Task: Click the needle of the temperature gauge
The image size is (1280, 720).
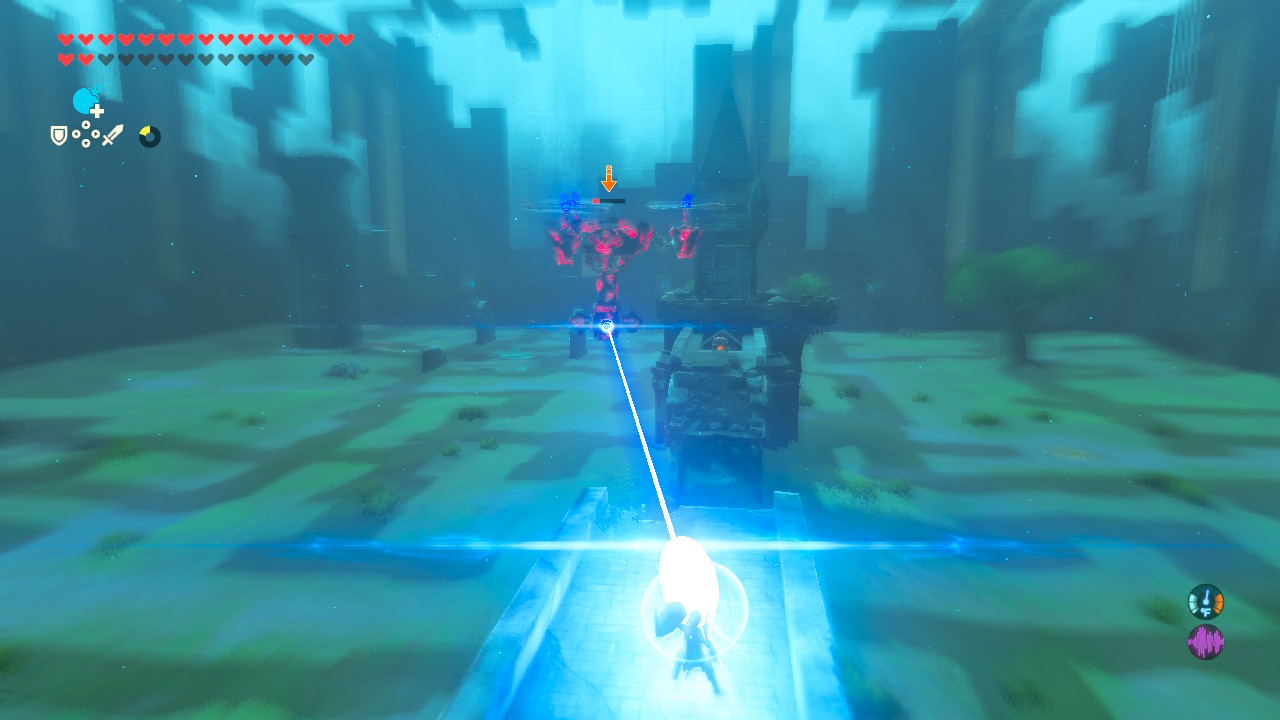Action: pyautogui.click(x=1206, y=595)
